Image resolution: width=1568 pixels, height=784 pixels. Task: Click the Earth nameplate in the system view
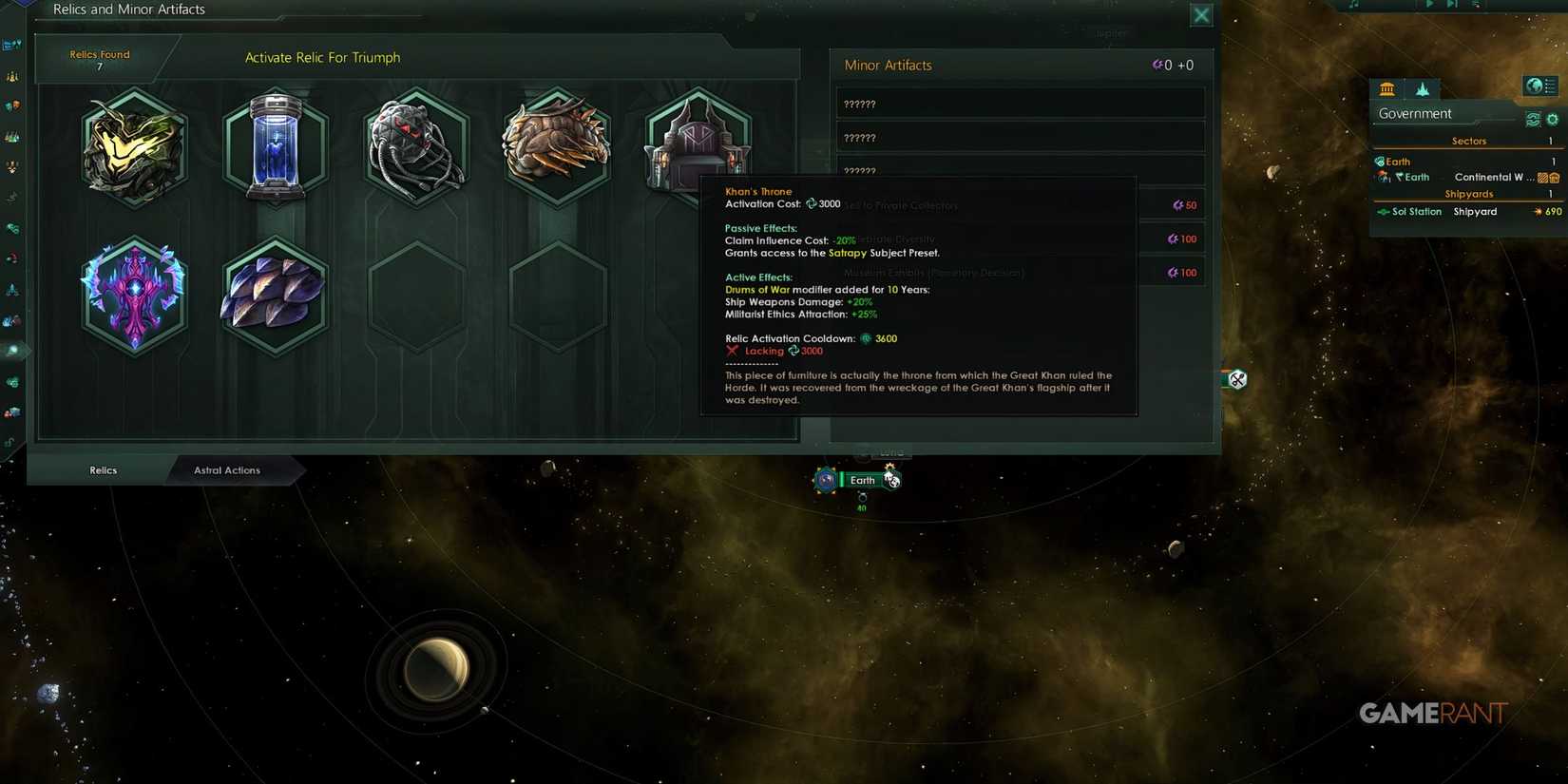(x=862, y=480)
